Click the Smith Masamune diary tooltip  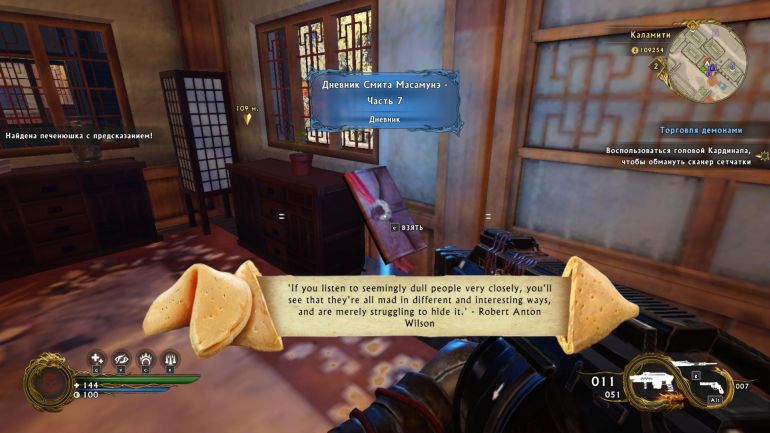pyautogui.click(x=384, y=100)
